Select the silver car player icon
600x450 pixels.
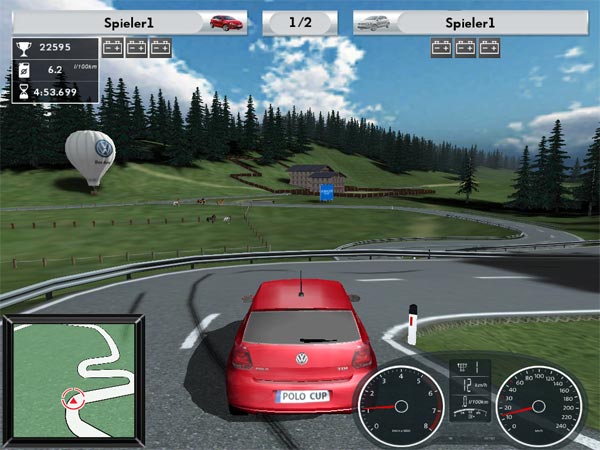pyautogui.click(x=373, y=21)
